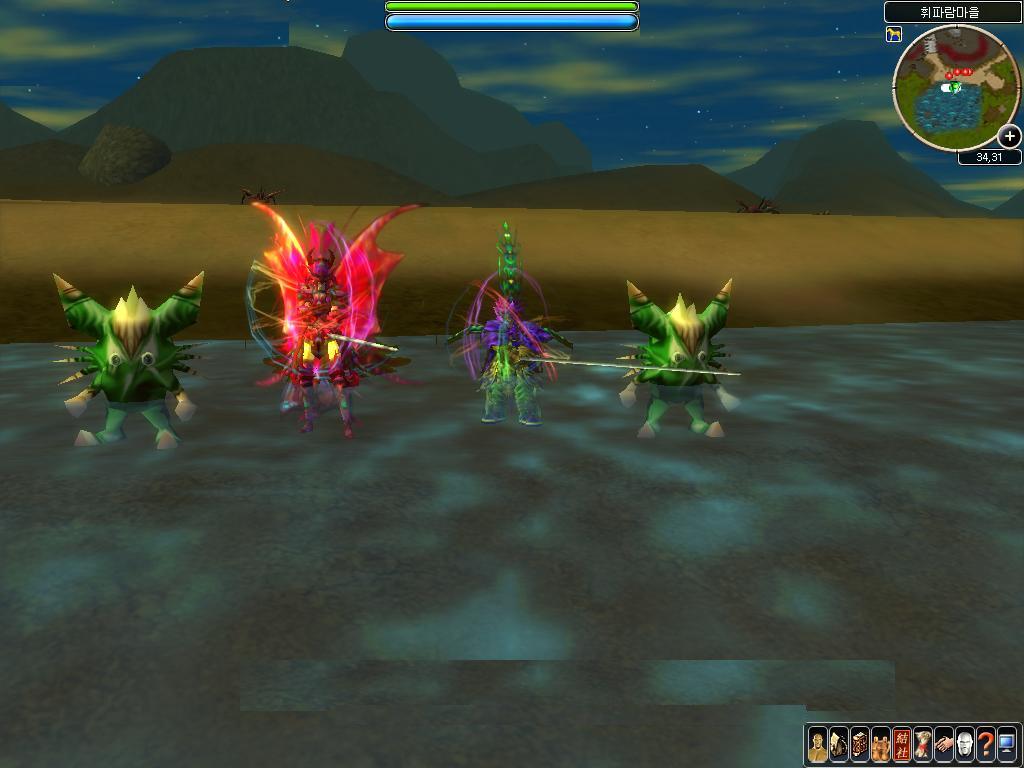Open the ornate spellbook icon
Image resolution: width=1024 pixels, height=768 pixels.
pos(860,744)
